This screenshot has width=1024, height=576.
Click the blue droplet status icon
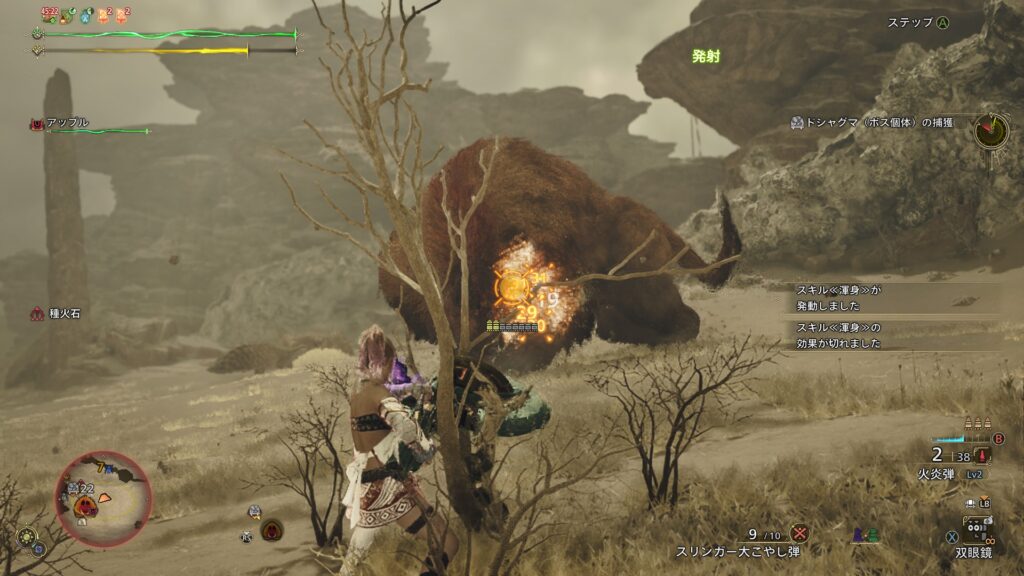point(86,15)
